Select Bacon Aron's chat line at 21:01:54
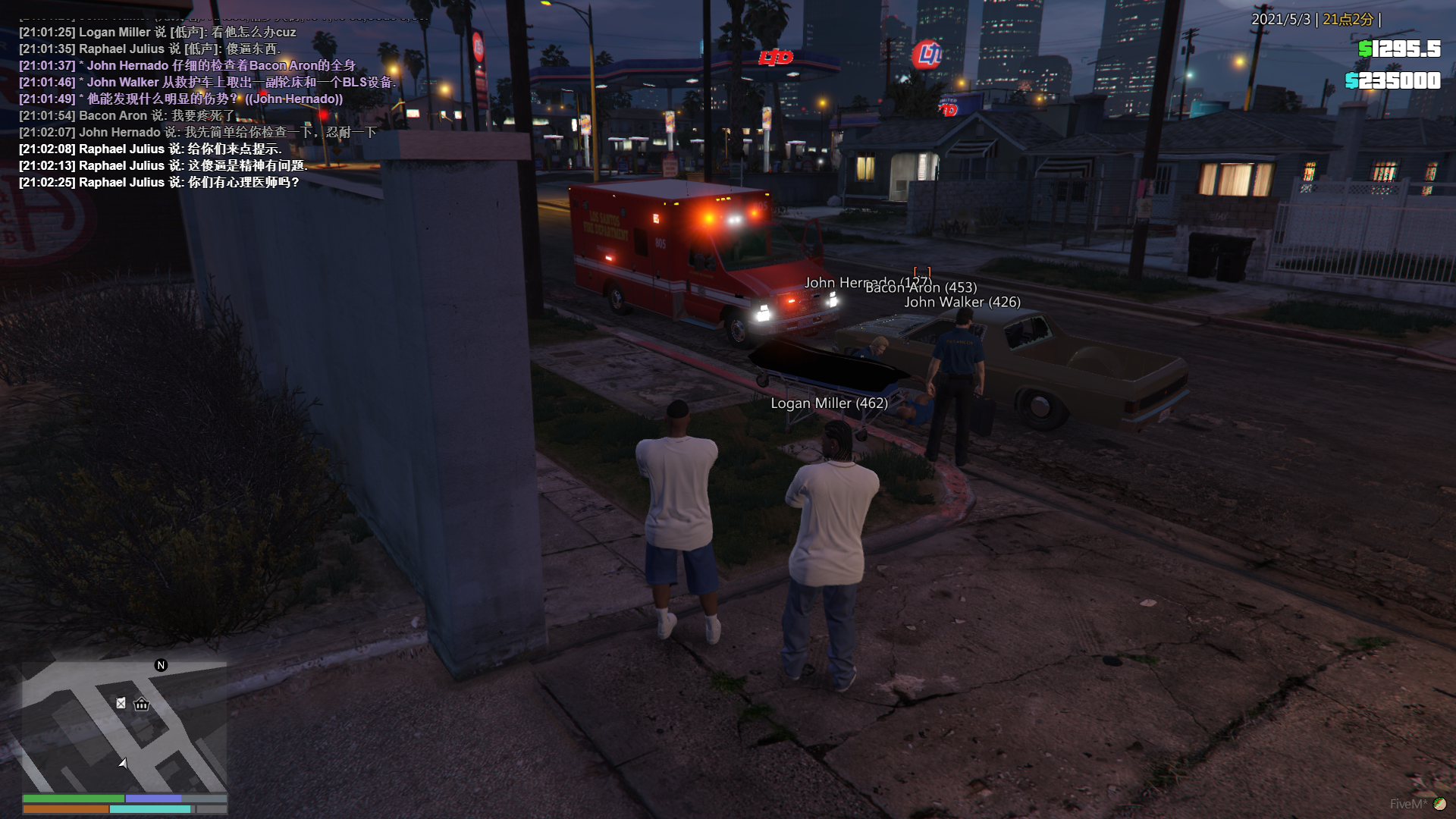The image size is (1456, 819). click(x=127, y=116)
